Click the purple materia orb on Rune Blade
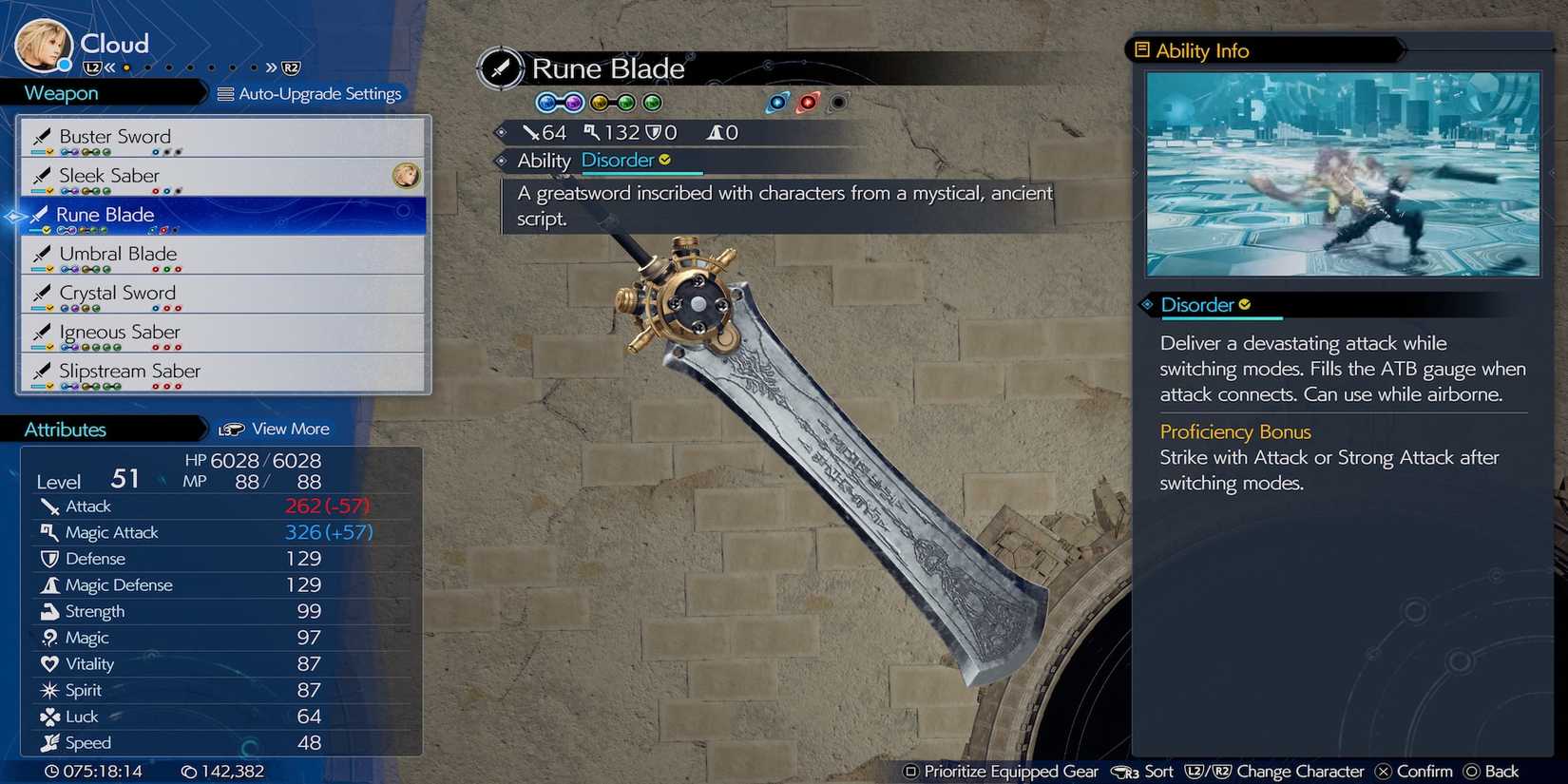 [574, 102]
